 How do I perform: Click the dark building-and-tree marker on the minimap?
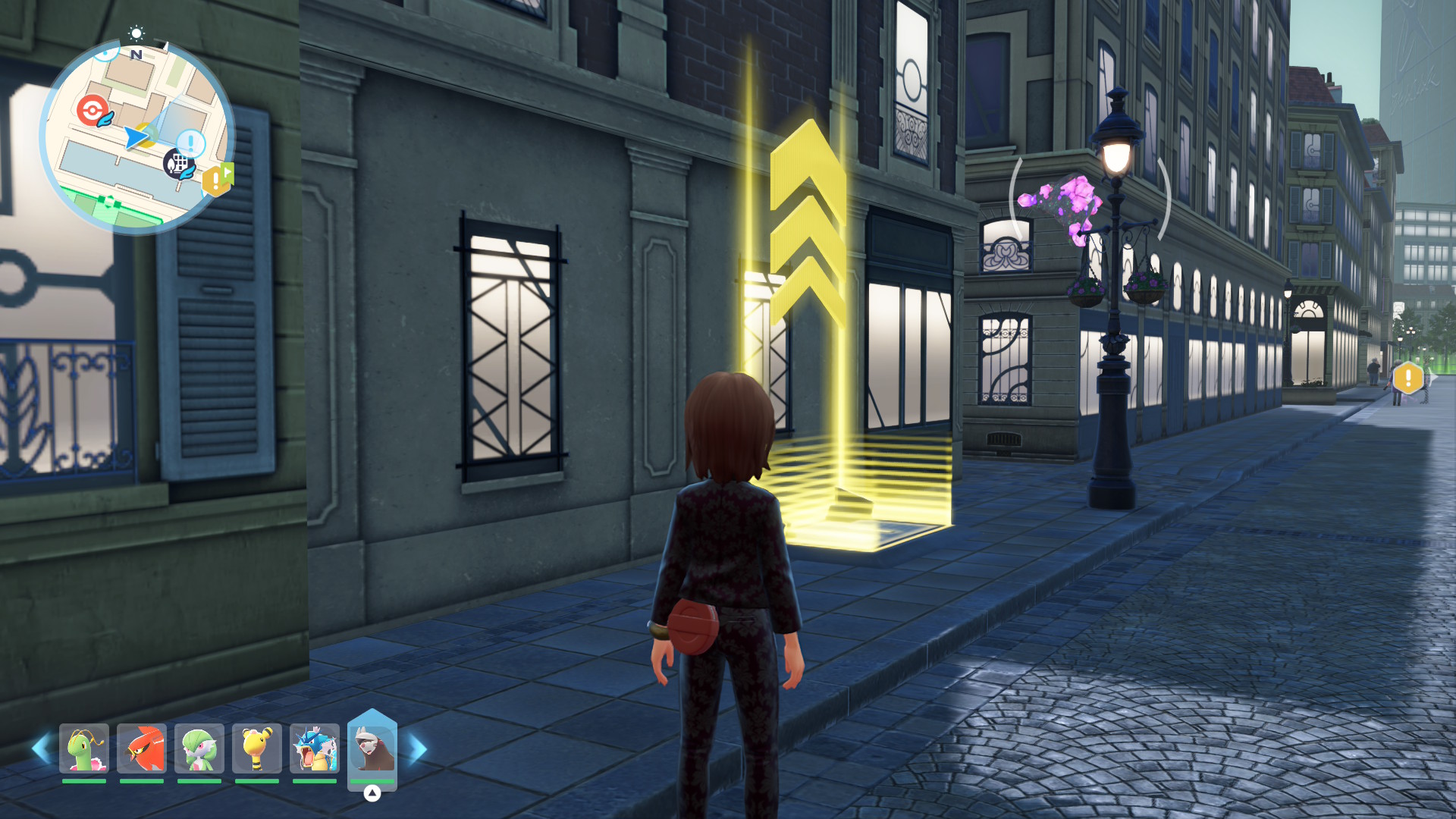tap(178, 163)
